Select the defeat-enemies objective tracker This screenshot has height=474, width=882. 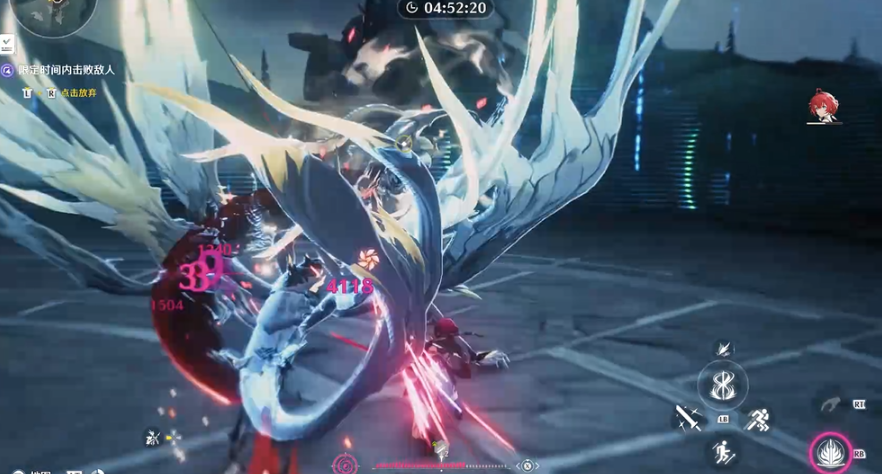point(66,70)
